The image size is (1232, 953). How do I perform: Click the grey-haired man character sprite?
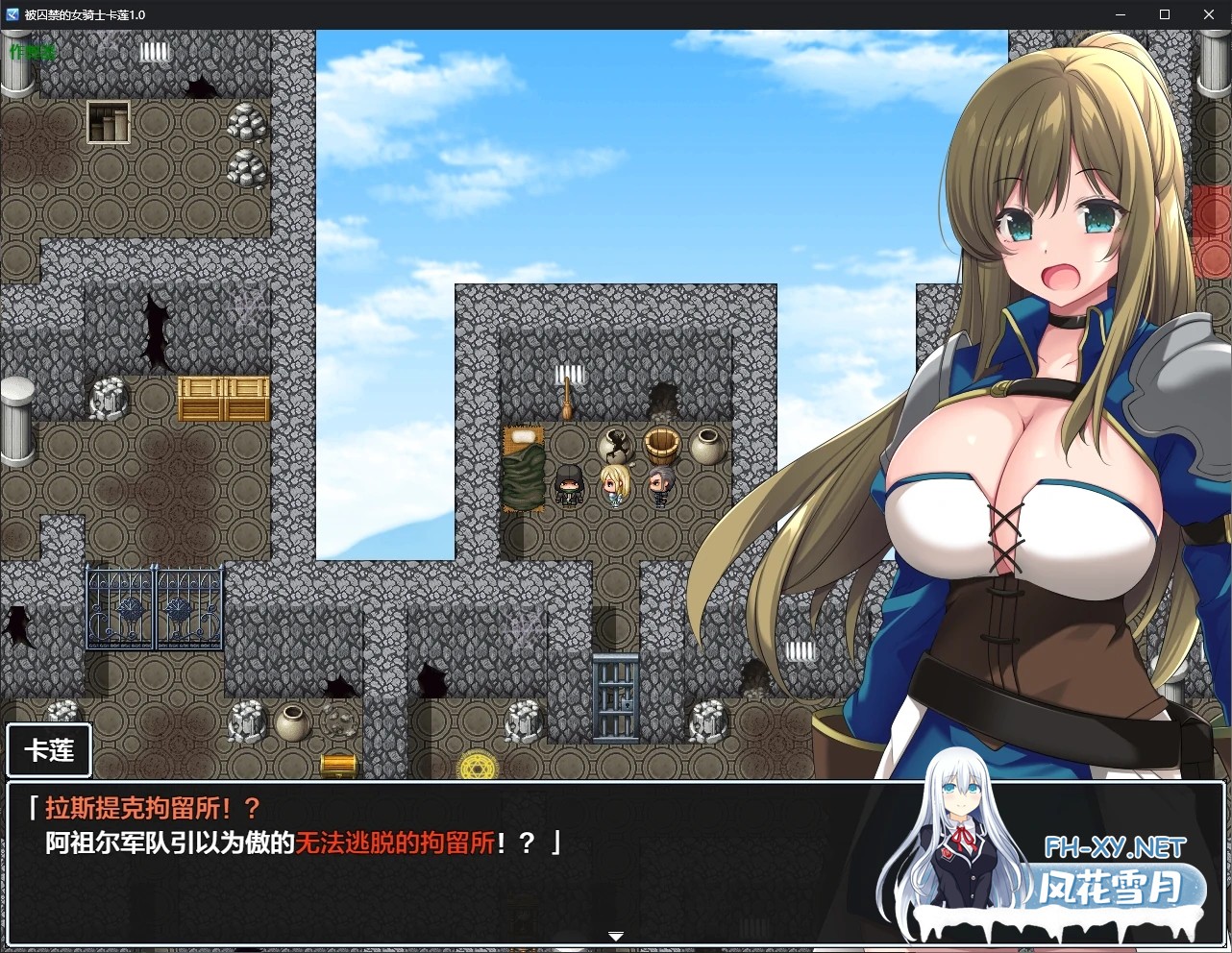[x=659, y=485]
